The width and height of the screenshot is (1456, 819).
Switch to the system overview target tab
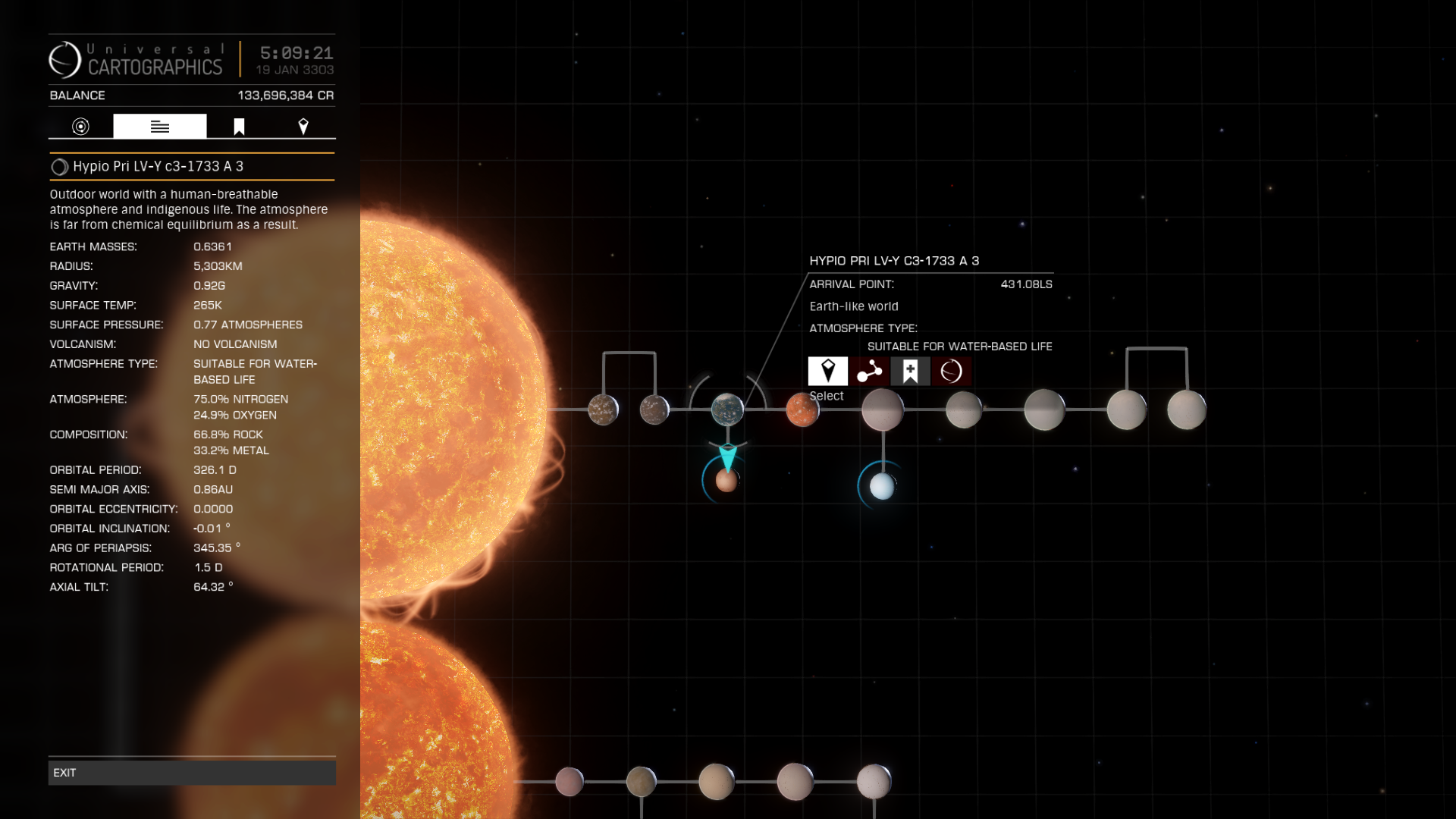pos(80,127)
